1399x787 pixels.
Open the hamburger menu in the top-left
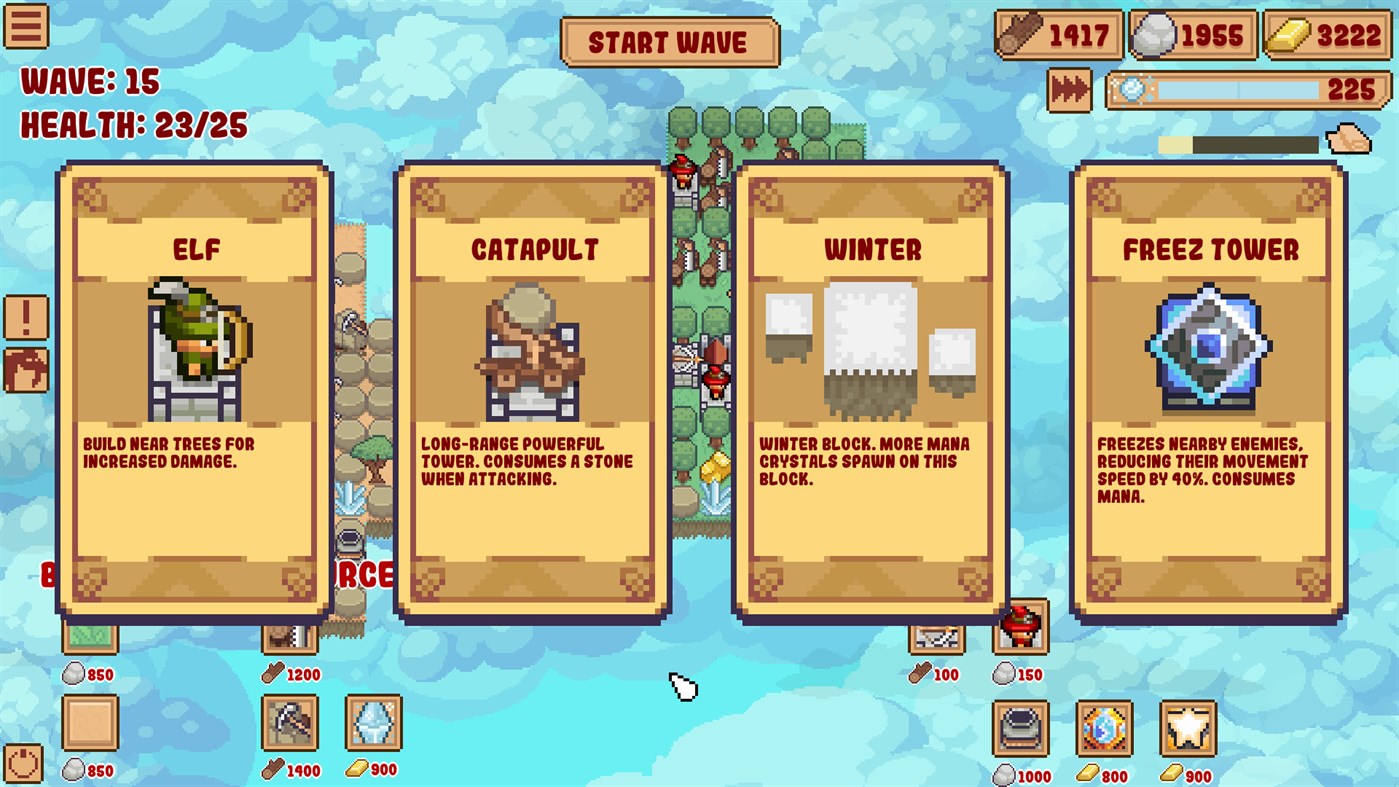[x=26, y=27]
